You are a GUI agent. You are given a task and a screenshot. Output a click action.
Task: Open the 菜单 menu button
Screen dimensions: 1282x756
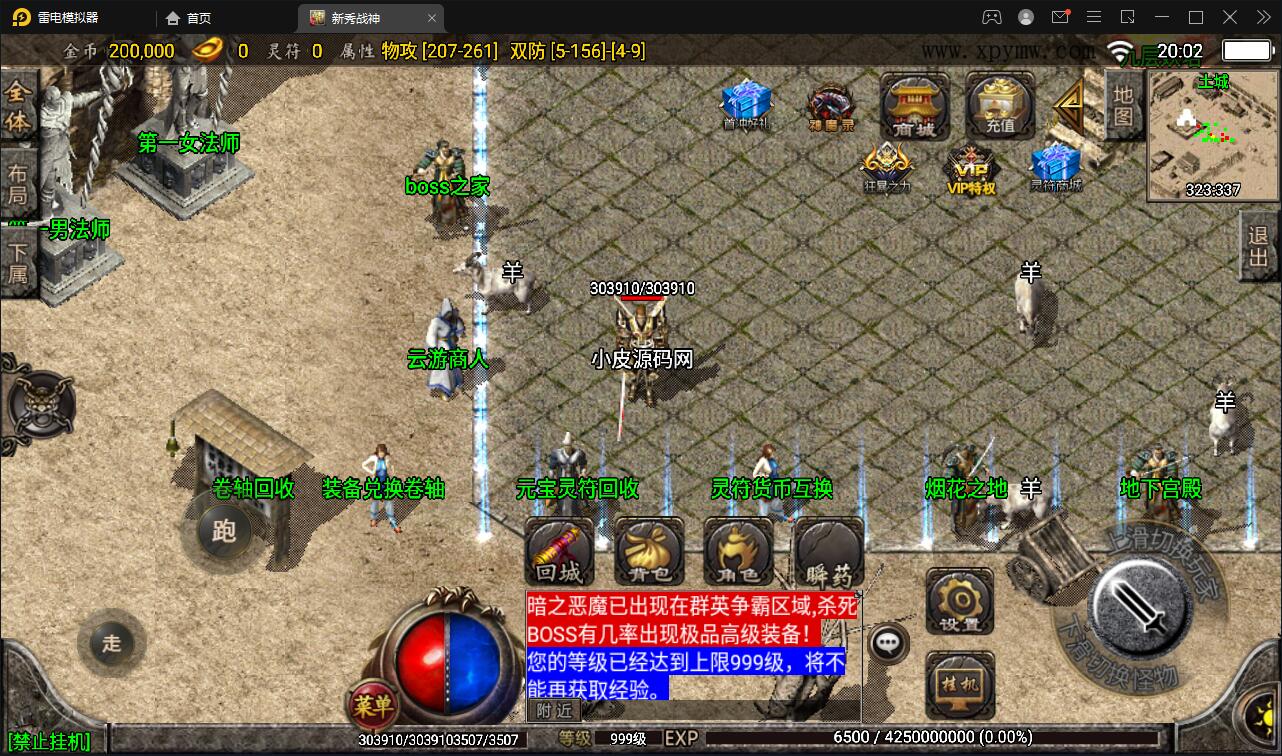(x=372, y=706)
